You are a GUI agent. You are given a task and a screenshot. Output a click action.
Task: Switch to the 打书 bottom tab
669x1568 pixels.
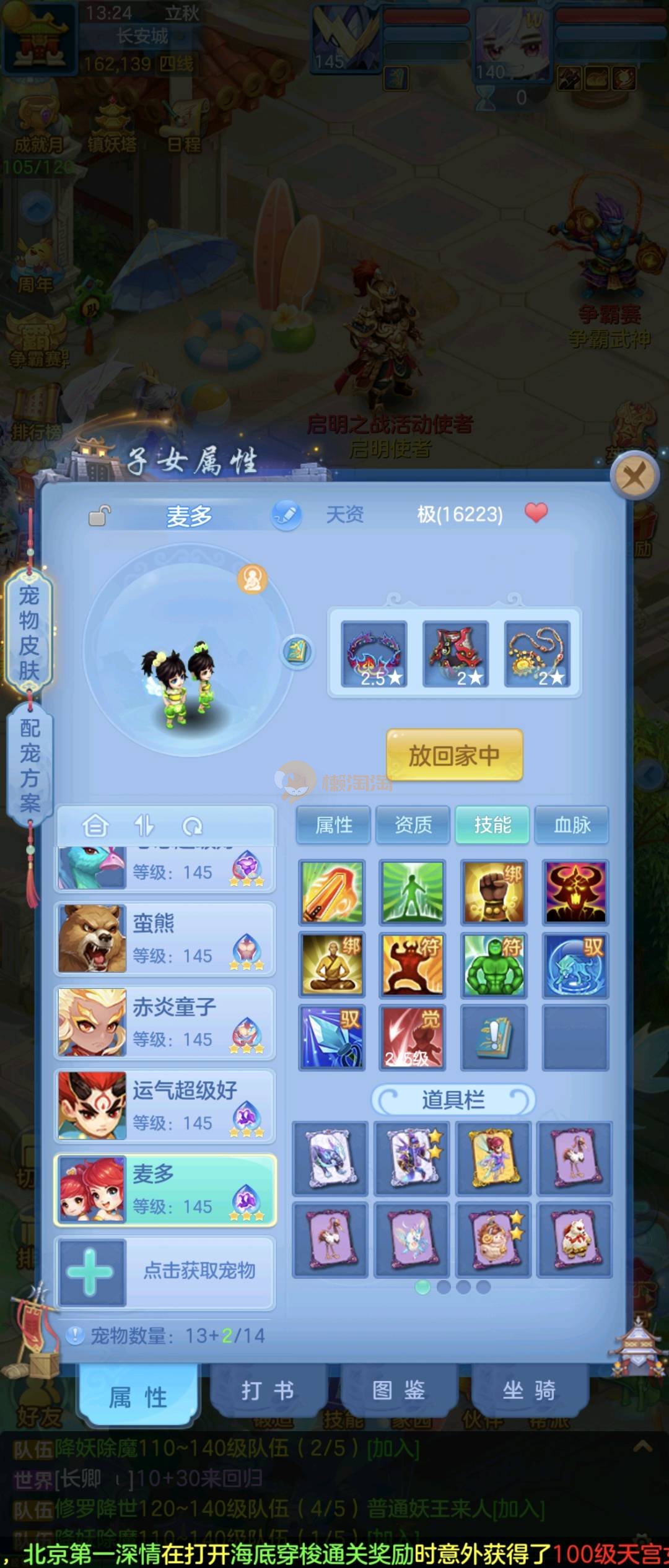pos(268,1390)
